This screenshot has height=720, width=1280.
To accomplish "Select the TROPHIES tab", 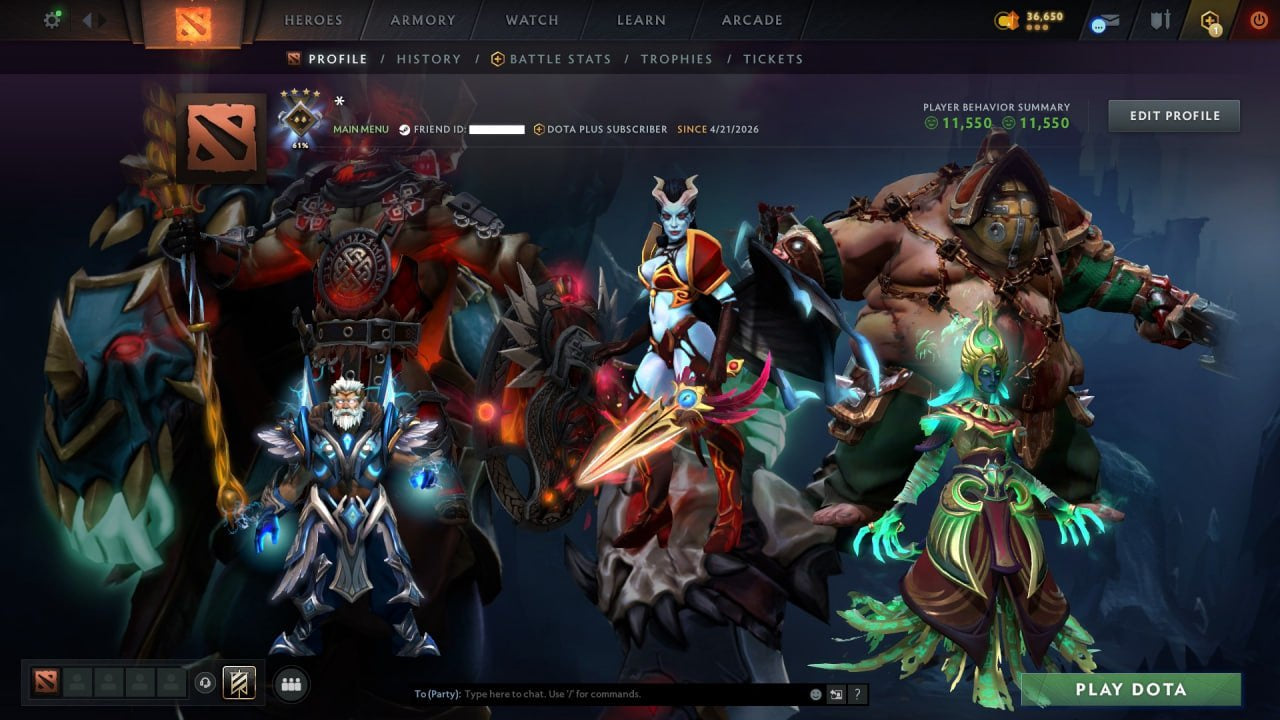I will (x=676, y=59).
